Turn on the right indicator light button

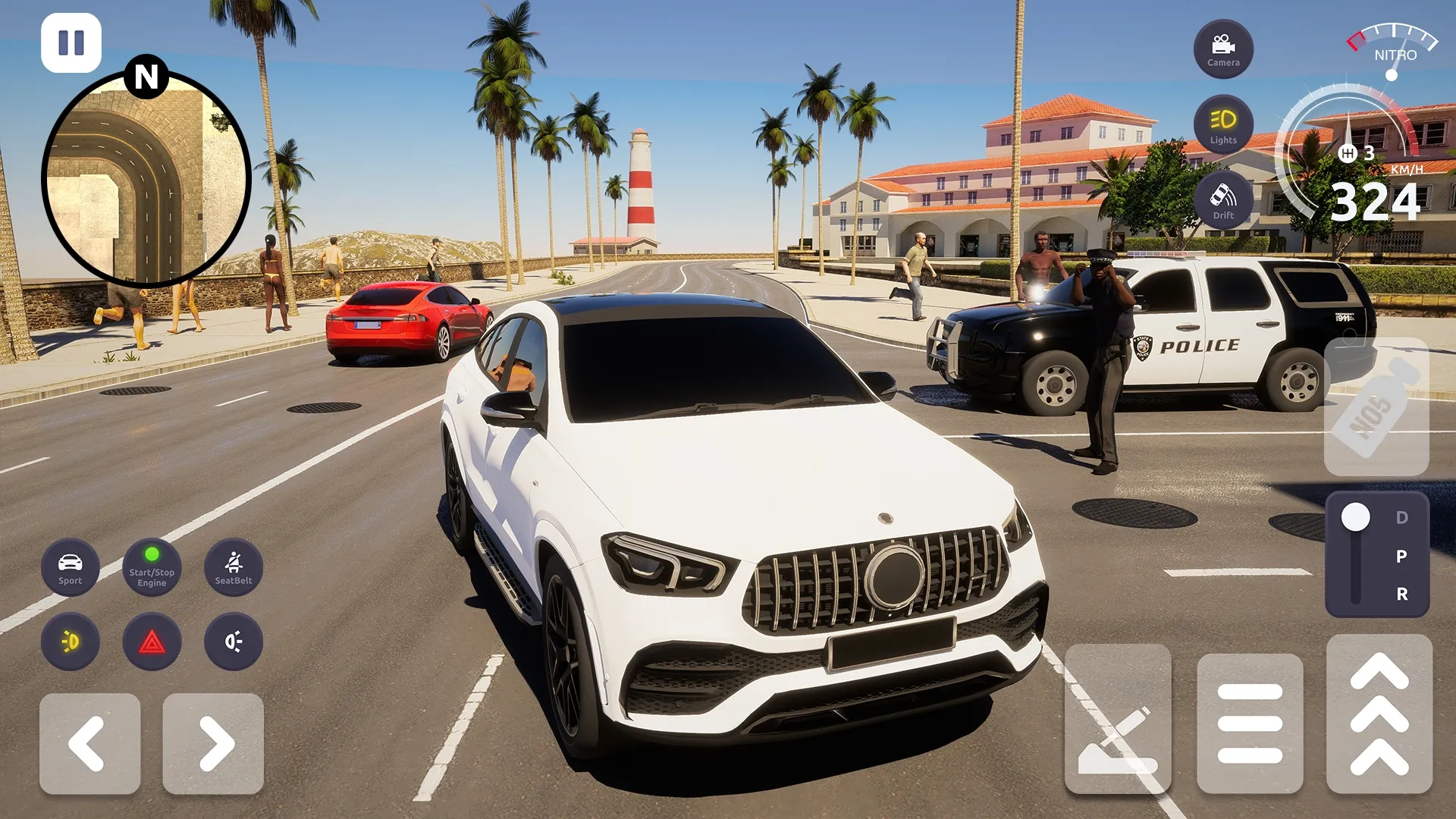pyautogui.click(x=234, y=642)
